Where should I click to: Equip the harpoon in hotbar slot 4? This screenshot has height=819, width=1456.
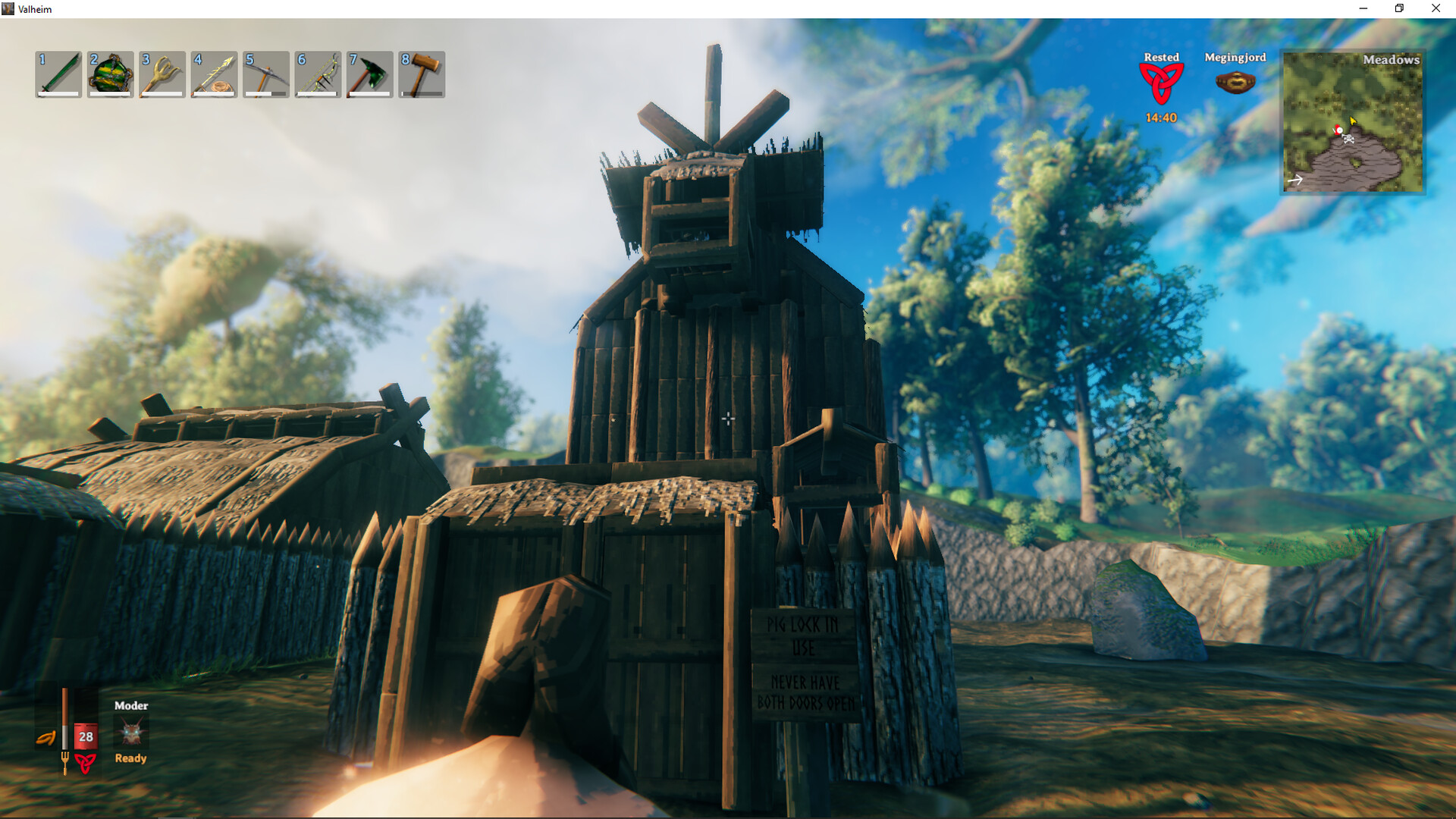tap(213, 74)
